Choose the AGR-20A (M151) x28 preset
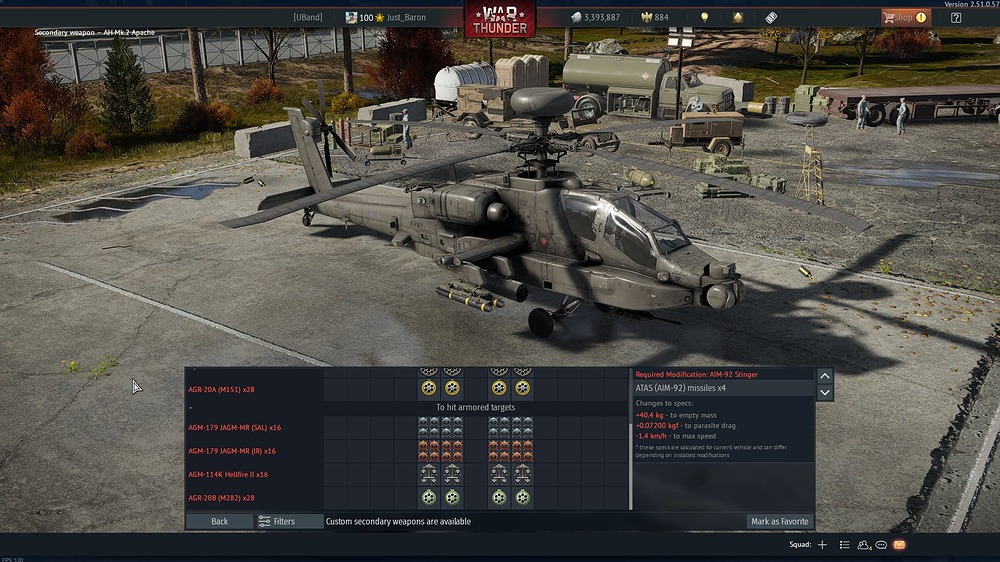This screenshot has width=1000, height=562. (222, 389)
